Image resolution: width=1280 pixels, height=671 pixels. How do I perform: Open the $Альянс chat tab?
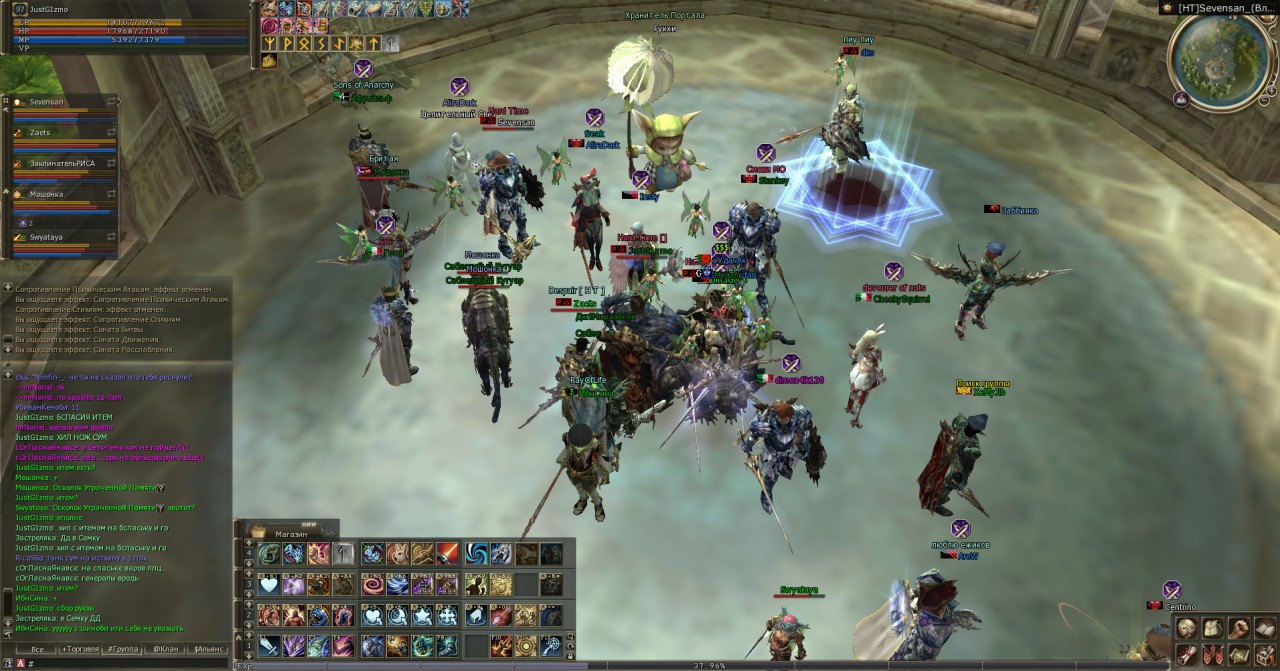coord(207,650)
